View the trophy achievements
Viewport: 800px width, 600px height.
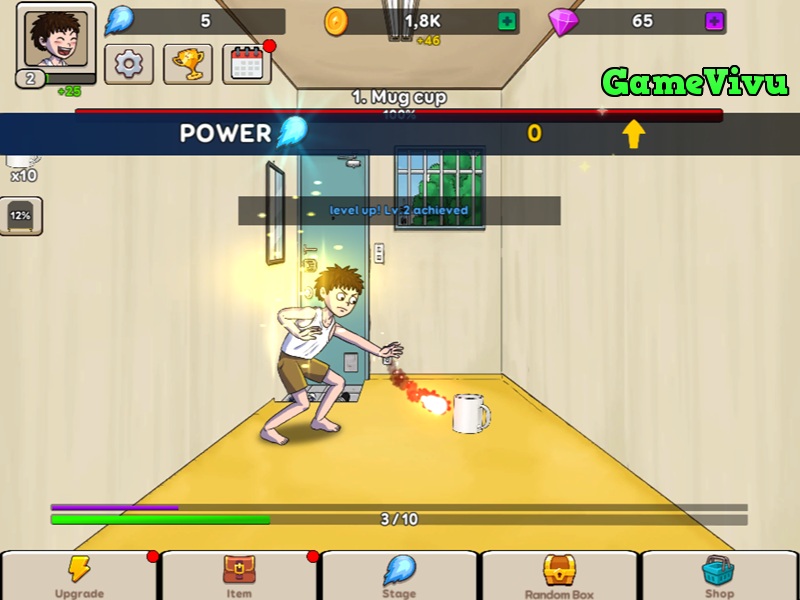pos(187,65)
